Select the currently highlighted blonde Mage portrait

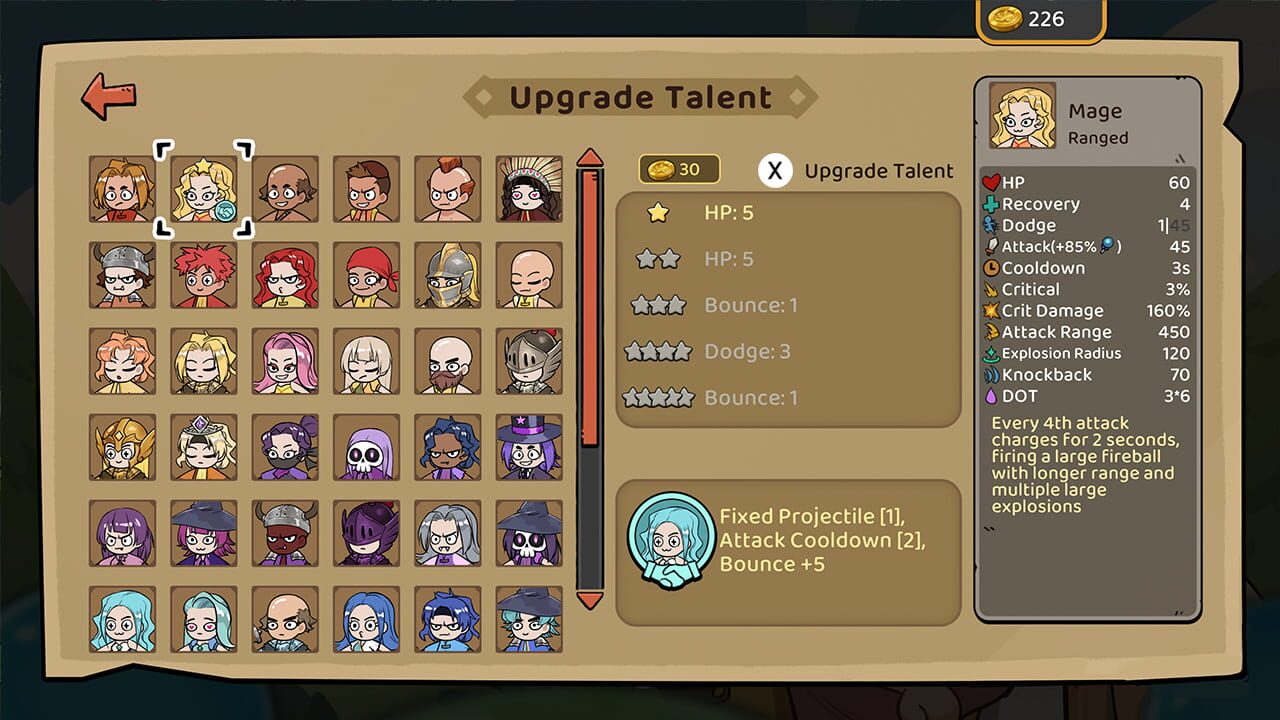click(204, 188)
